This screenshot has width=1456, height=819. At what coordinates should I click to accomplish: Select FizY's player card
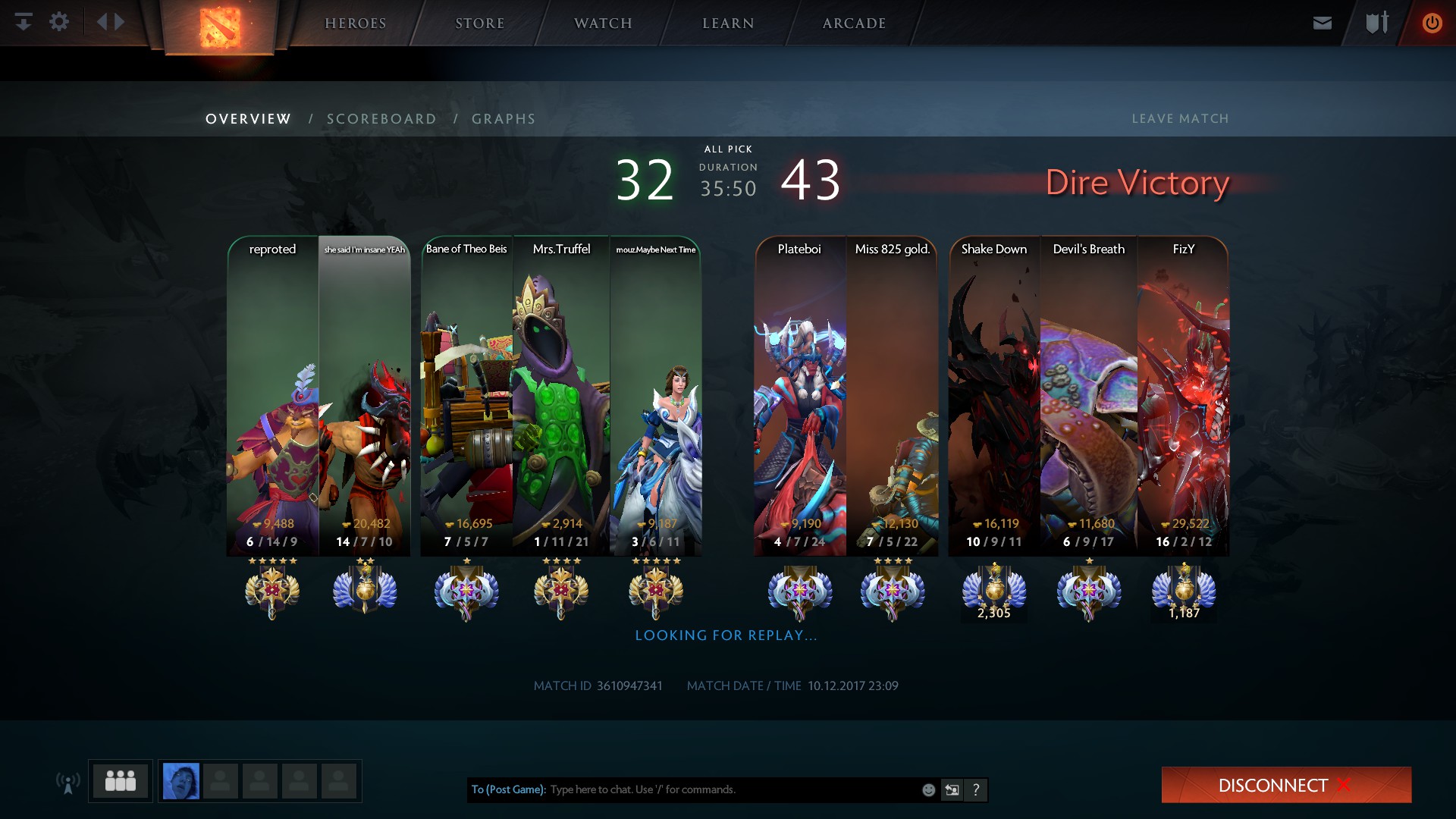coord(1183,394)
